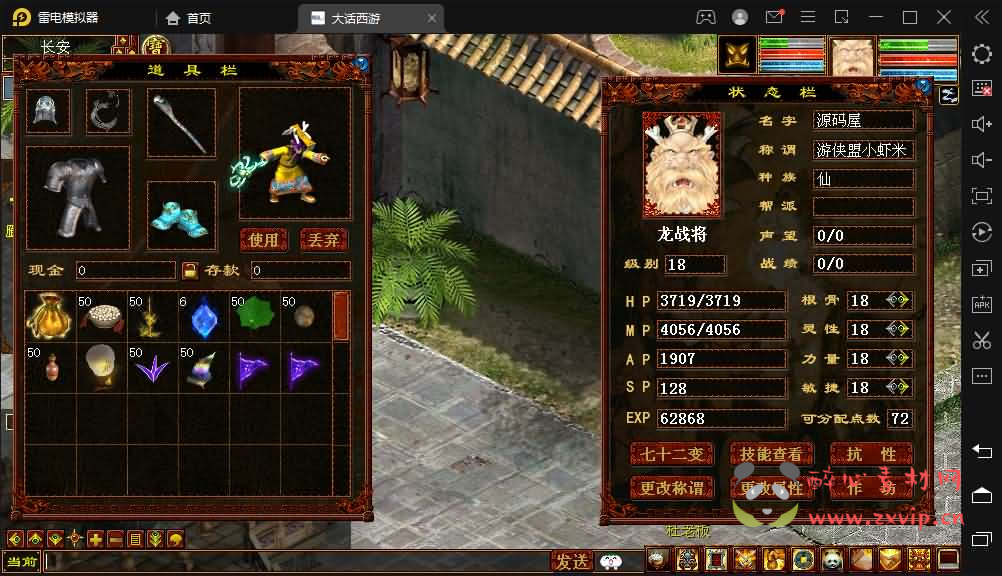Select the equipped cyan boots slot
Viewport: 1002px width, 576px height.
(181, 215)
